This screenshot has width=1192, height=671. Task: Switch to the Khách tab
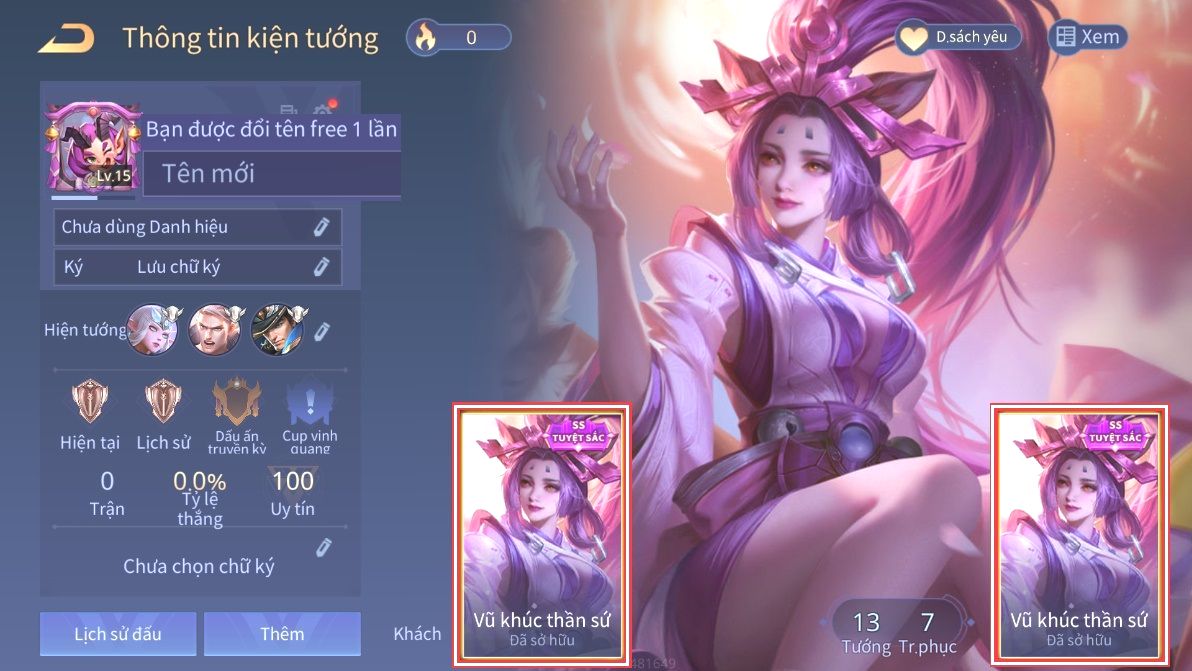tap(417, 634)
